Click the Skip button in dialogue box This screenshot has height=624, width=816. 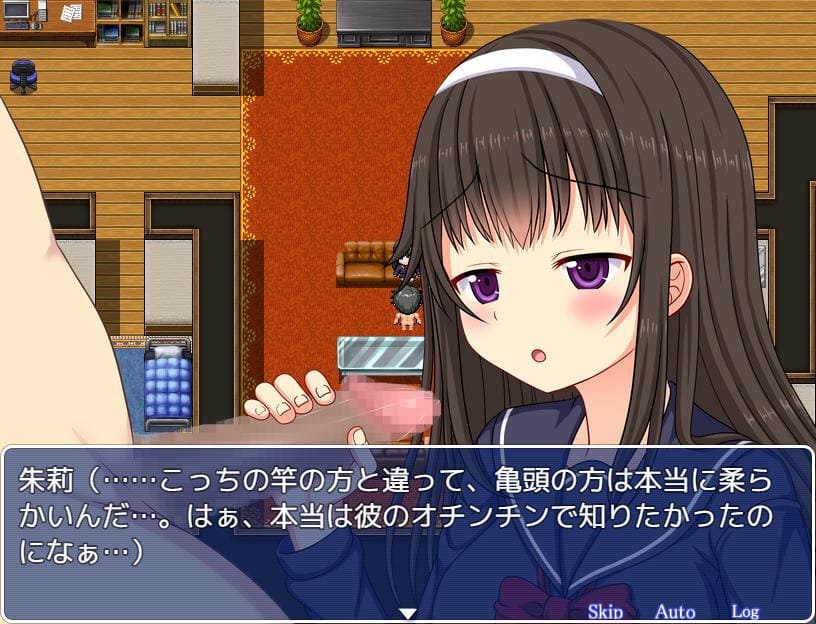(605, 611)
